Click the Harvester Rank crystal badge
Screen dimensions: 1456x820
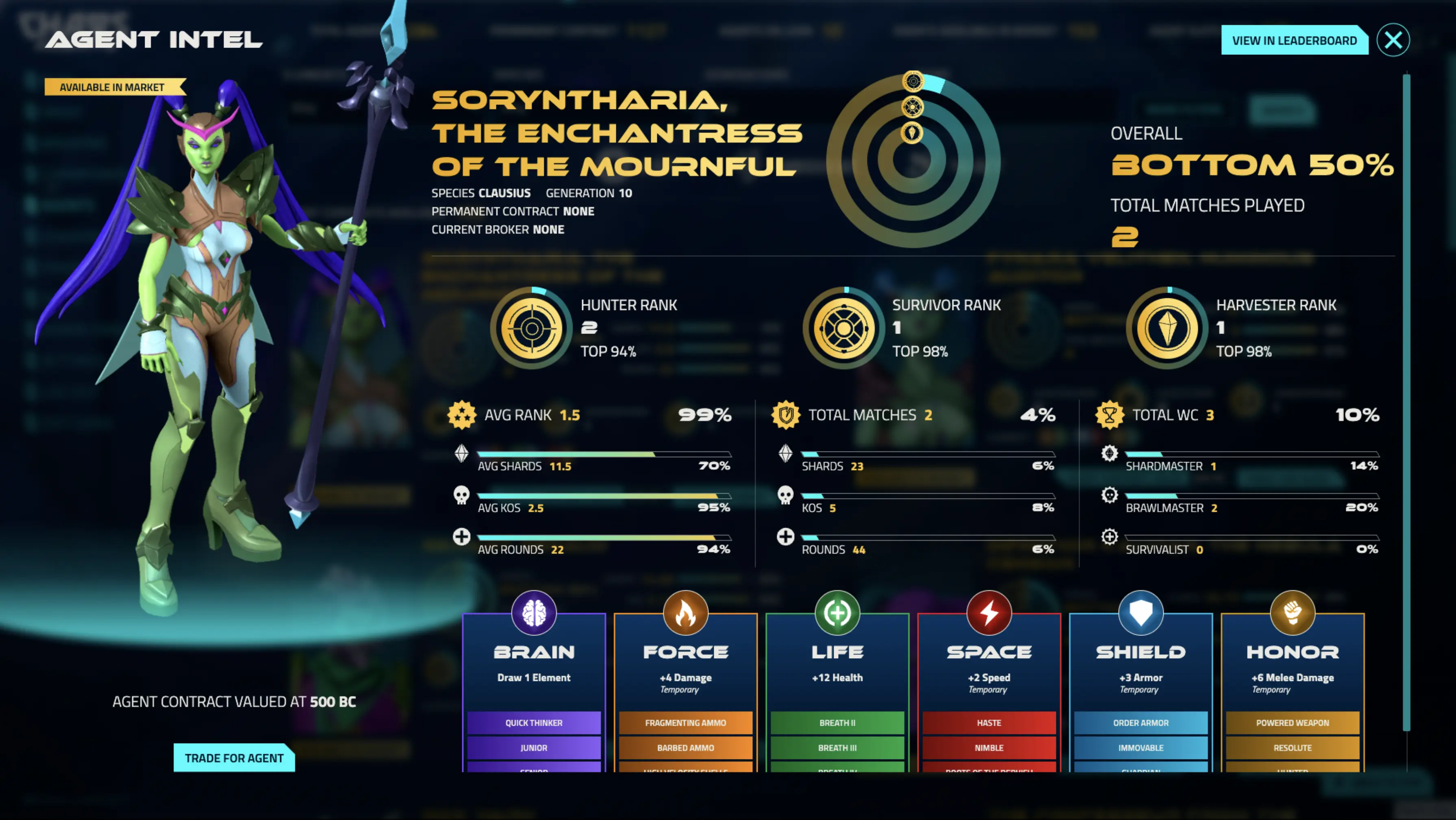click(x=1167, y=328)
